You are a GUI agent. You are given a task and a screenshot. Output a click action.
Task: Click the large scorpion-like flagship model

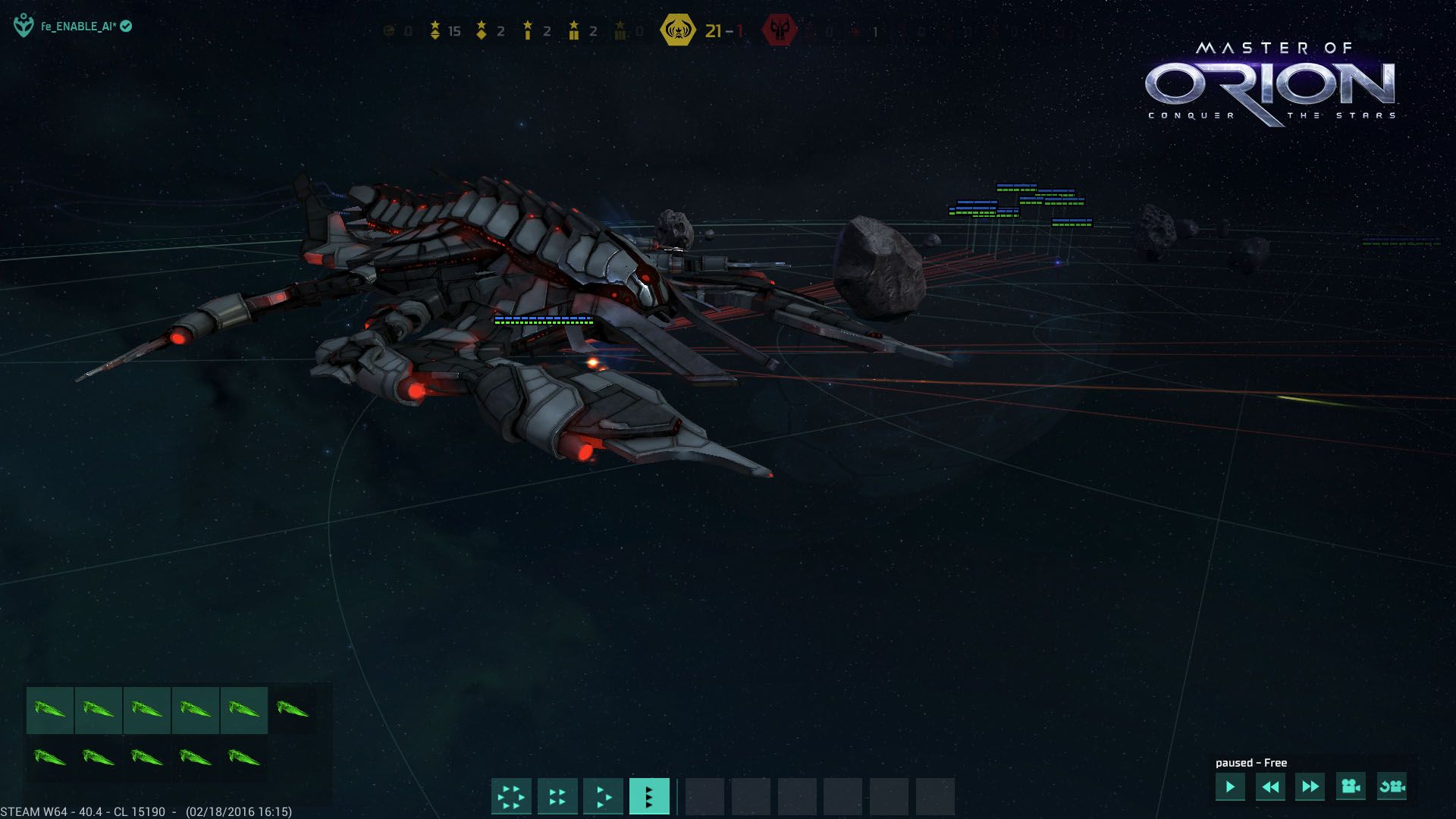click(x=531, y=303)
